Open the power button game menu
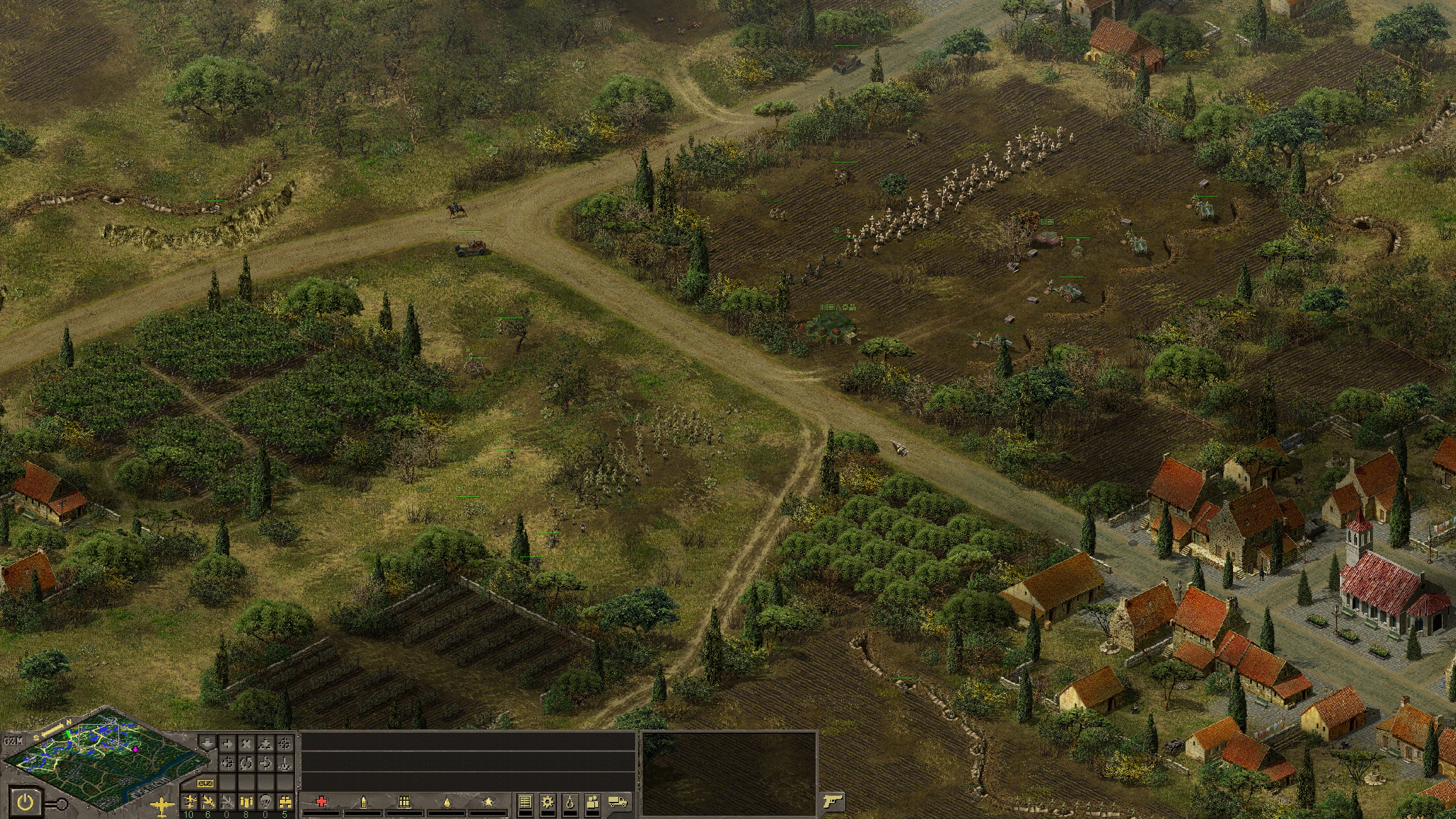Viewport: 1456px width, 819px height. [x=26, y=803]
